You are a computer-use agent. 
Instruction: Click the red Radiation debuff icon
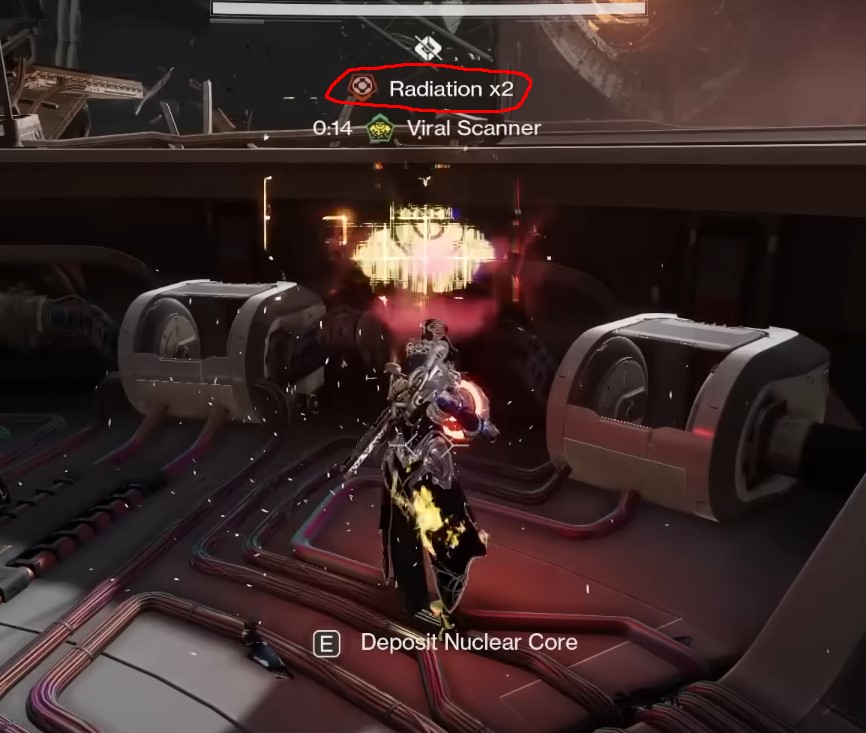tap(362, 88)
